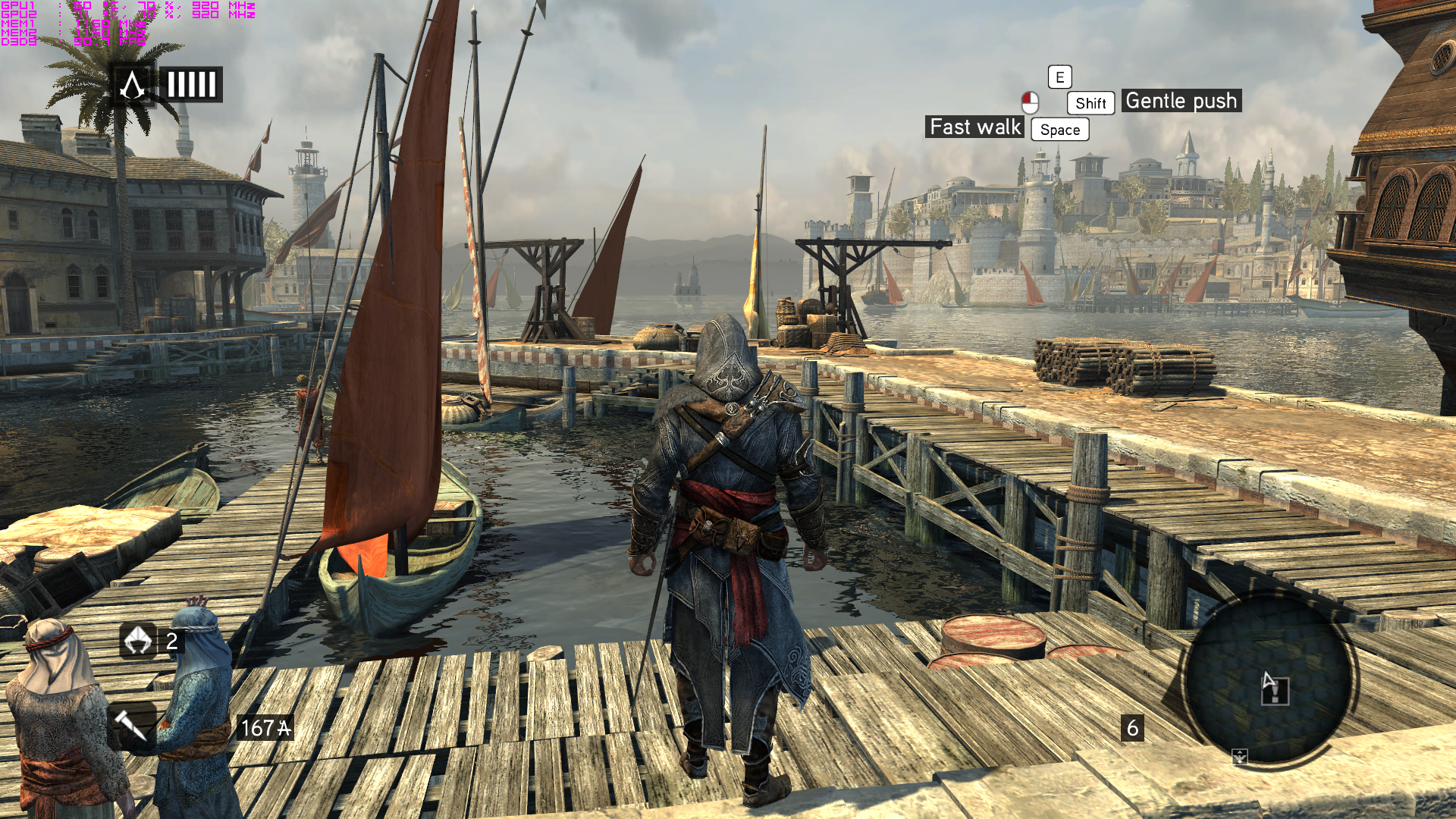Select the equipped hidden blade weapon icon
1456x819 pixels.
coord(130,726)
